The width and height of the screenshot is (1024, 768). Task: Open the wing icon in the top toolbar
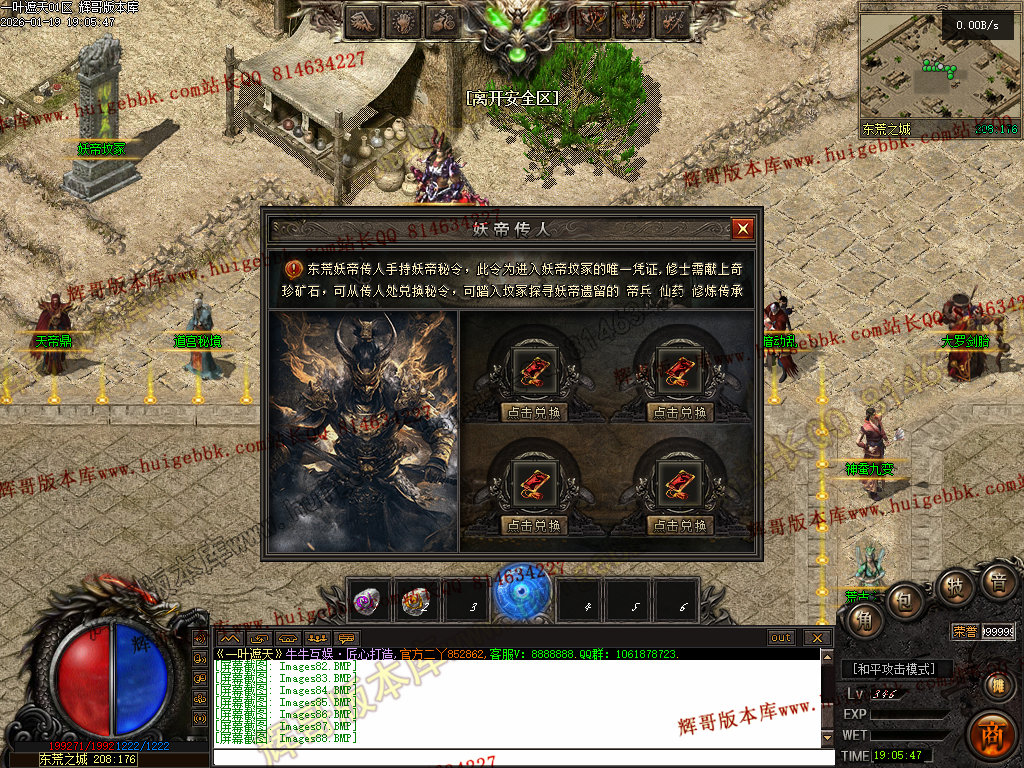(x=361, y=20)
